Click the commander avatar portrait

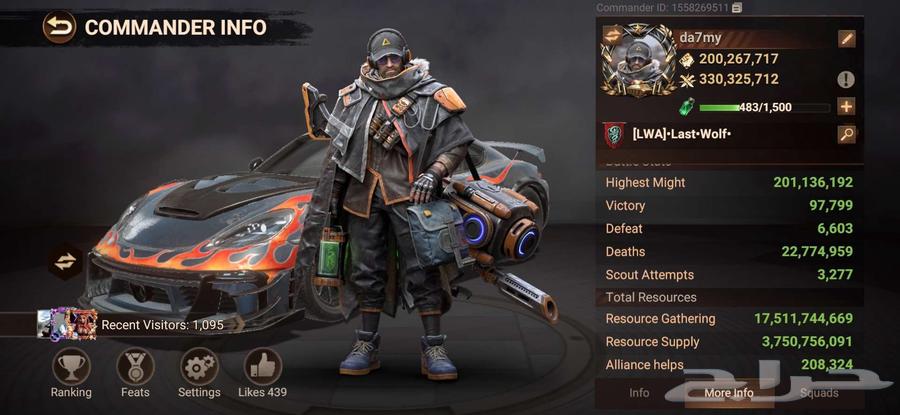pos(637,60)
